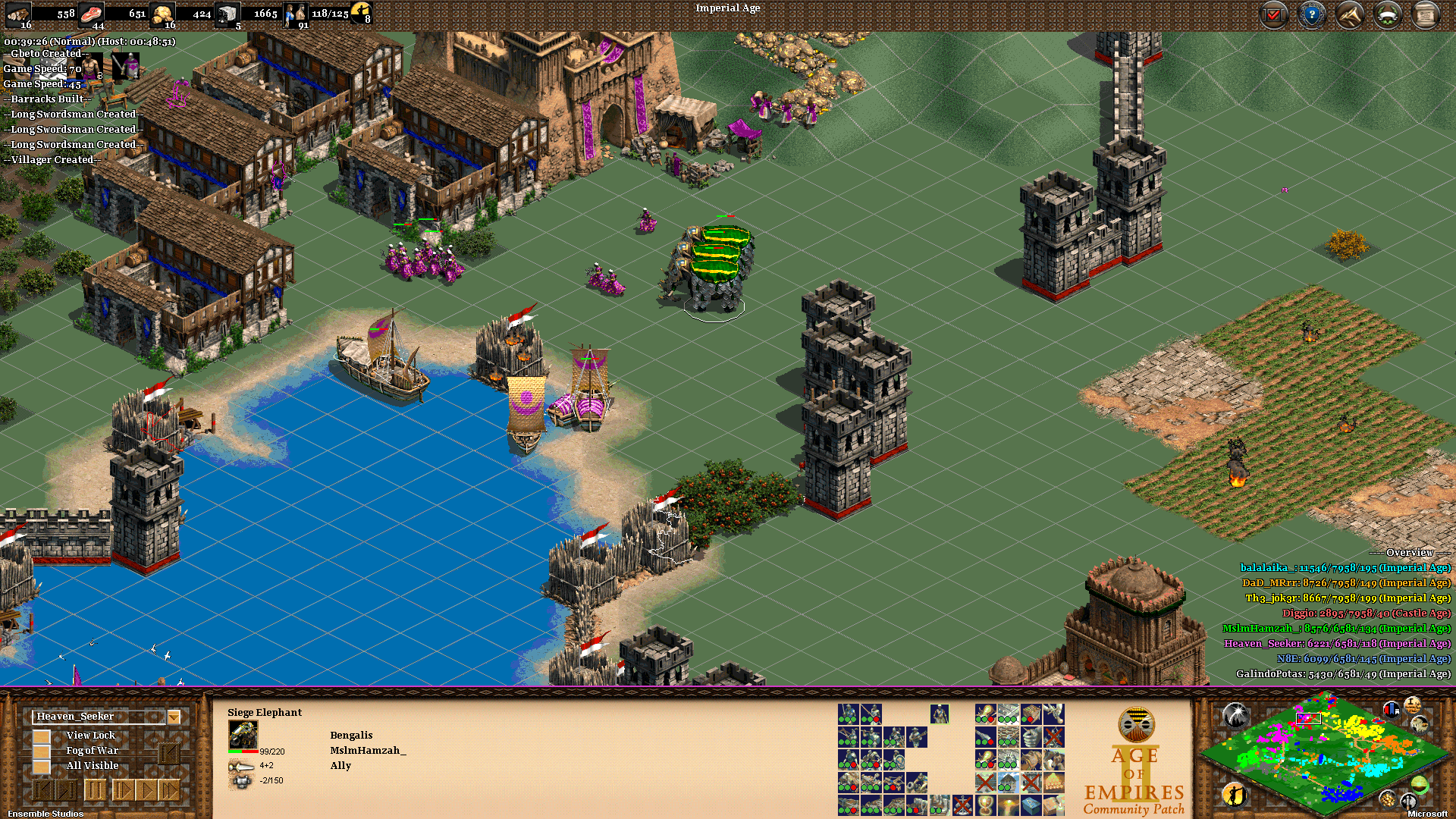Open the main menu scroll button
The height and width of the screenshot is (819, 1456).
tap(1426, 15)
